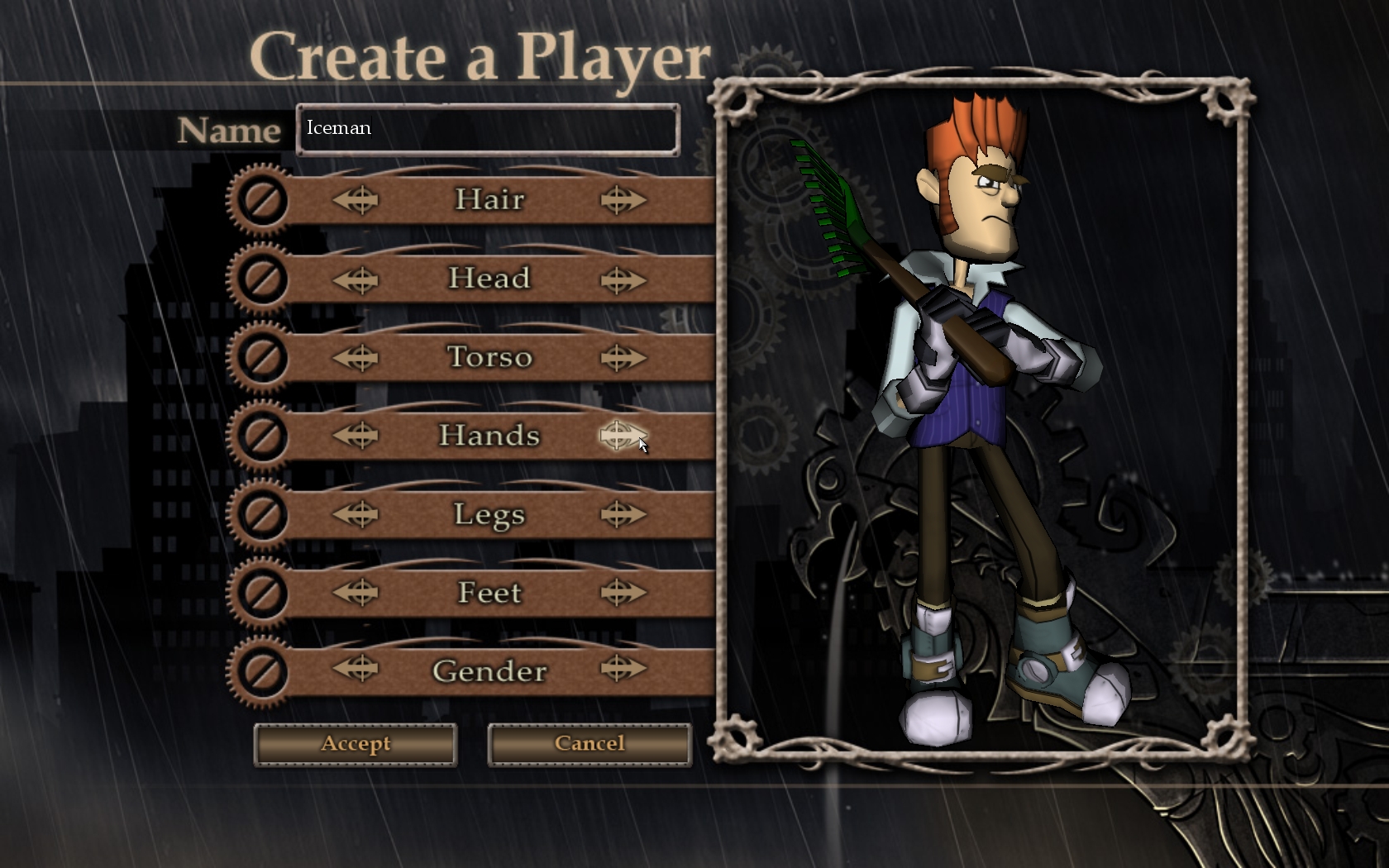Go back to the previous Legs option
This screenshot has height=868, width=1389.
[356, 515]
